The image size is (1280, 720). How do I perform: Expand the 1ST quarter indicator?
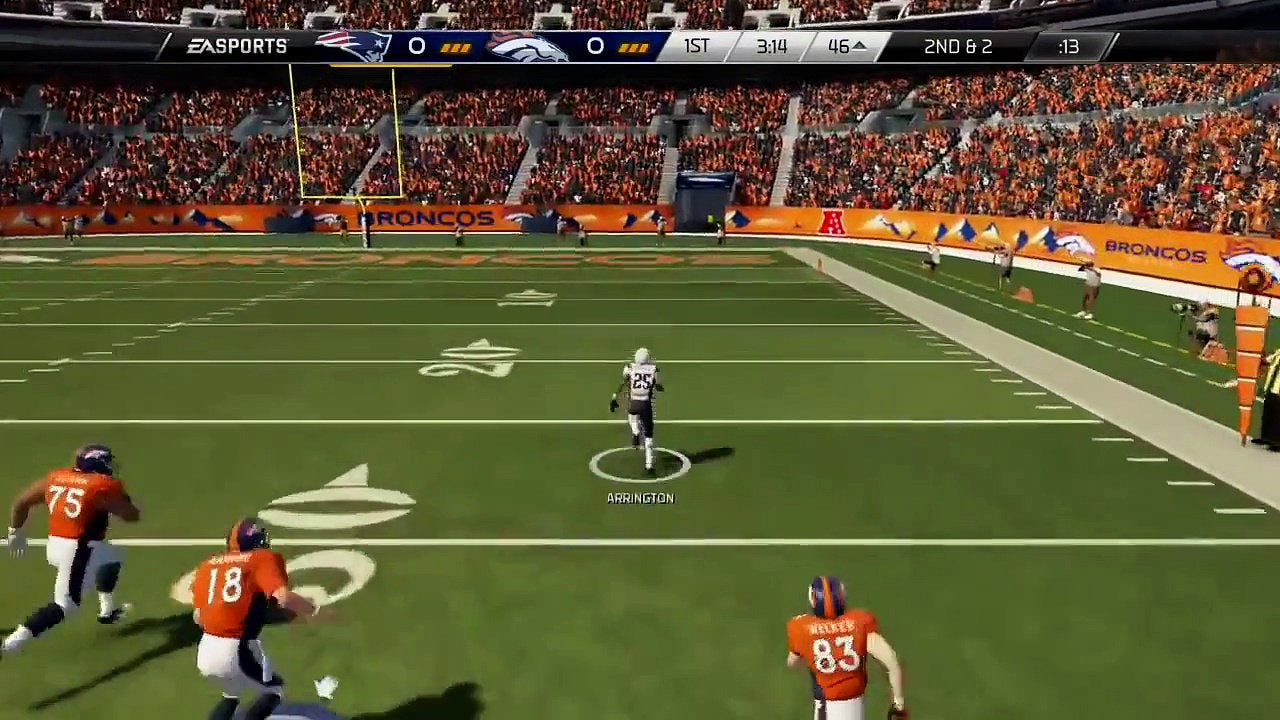[x=697, y=45]
